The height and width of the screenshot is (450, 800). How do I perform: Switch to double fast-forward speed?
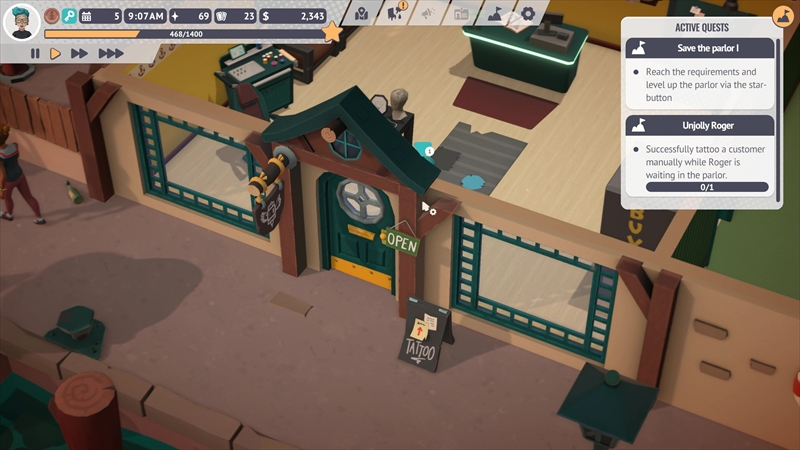[80, 53]
